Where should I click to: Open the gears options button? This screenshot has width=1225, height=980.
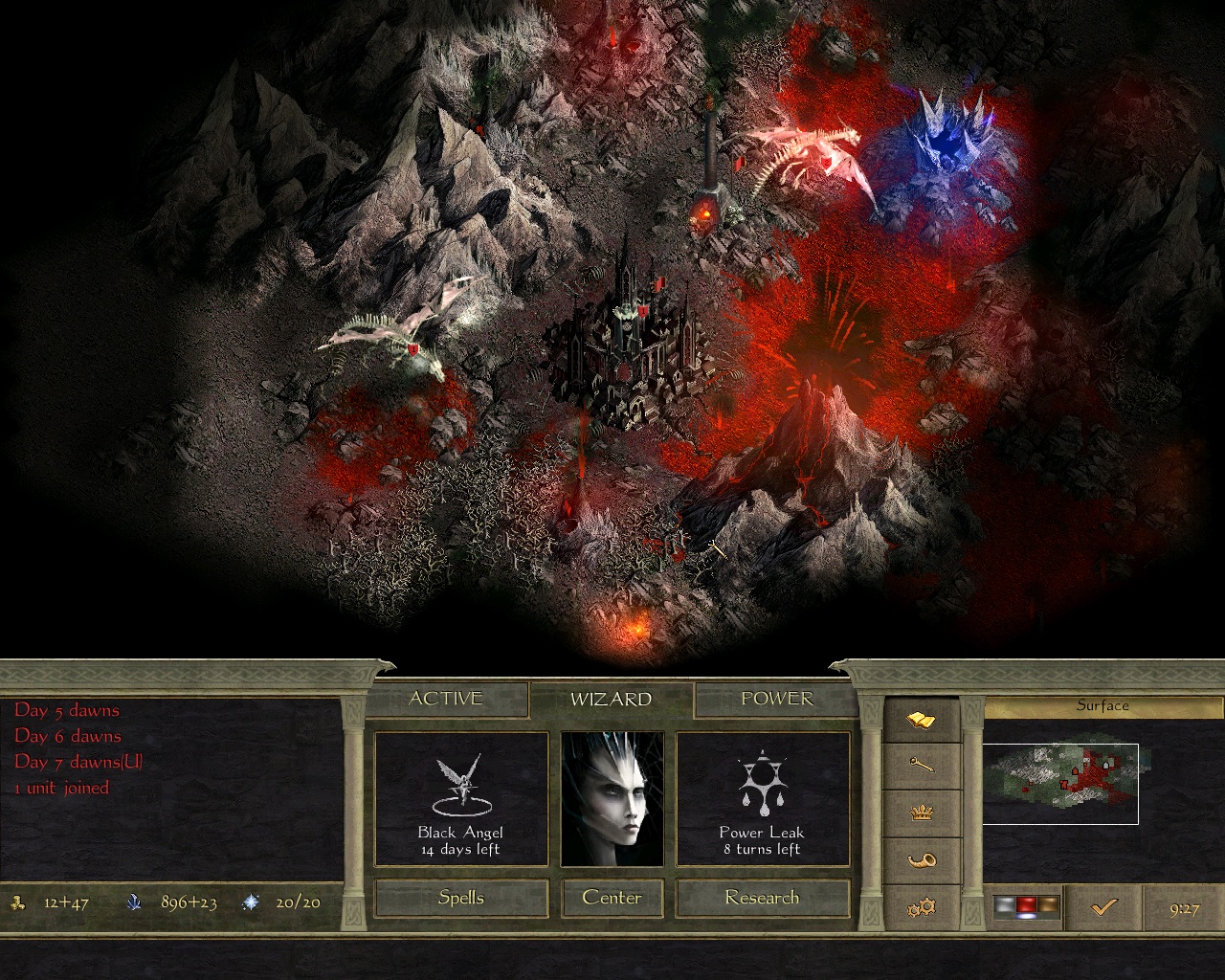pyautogui.click(x=921, y=906)
